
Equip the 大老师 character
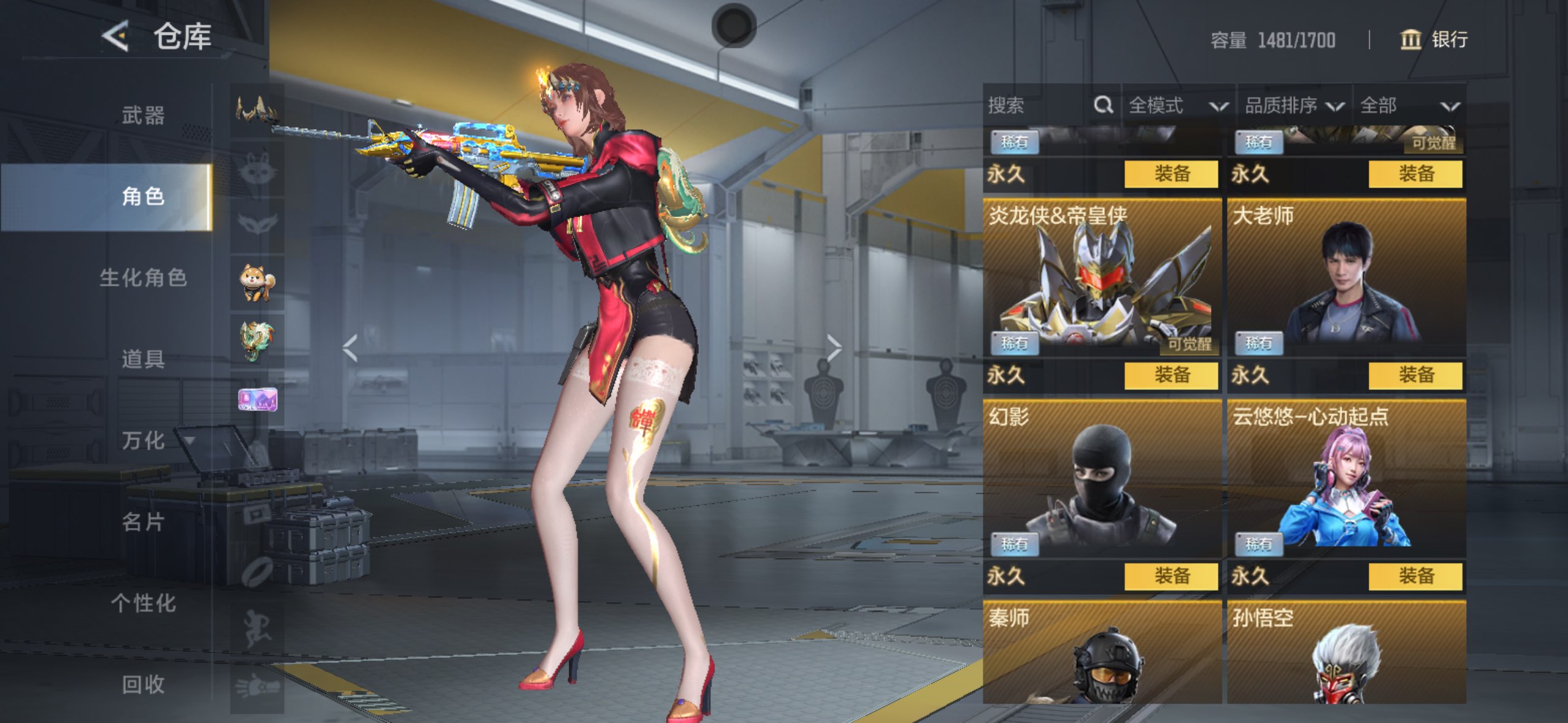1415,375
